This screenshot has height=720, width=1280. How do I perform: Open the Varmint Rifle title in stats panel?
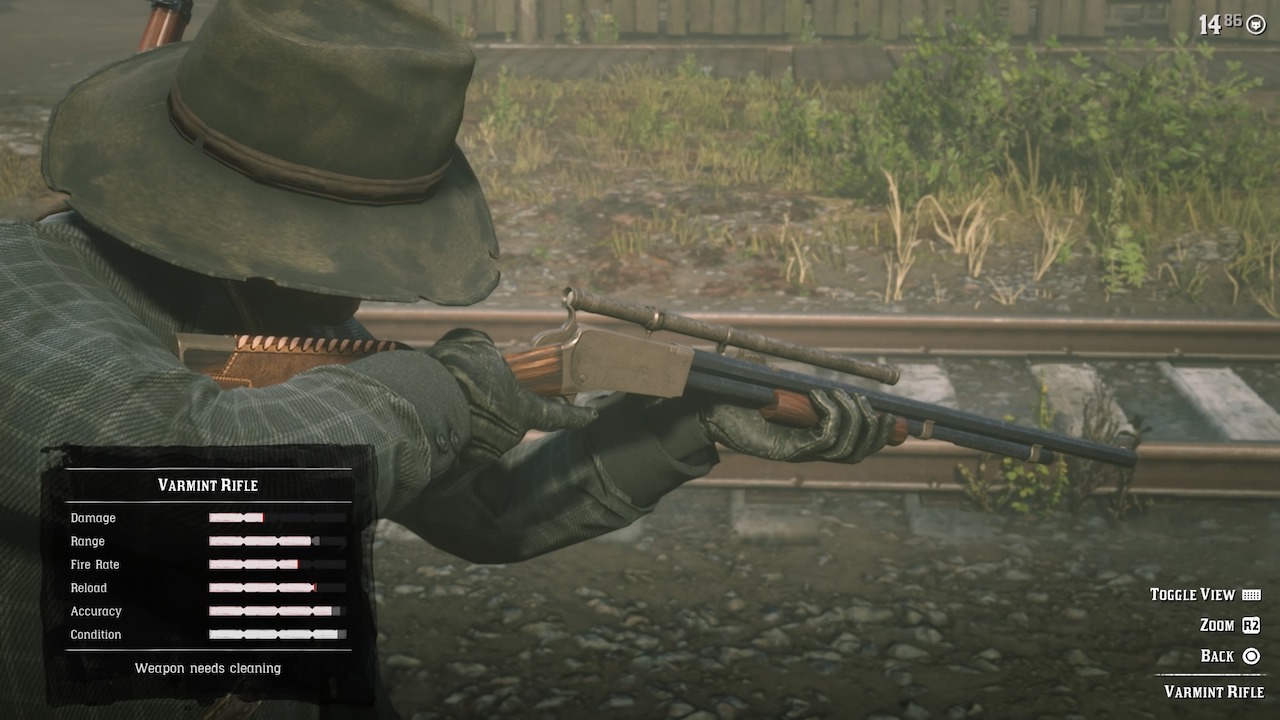(x=206, y=485)
